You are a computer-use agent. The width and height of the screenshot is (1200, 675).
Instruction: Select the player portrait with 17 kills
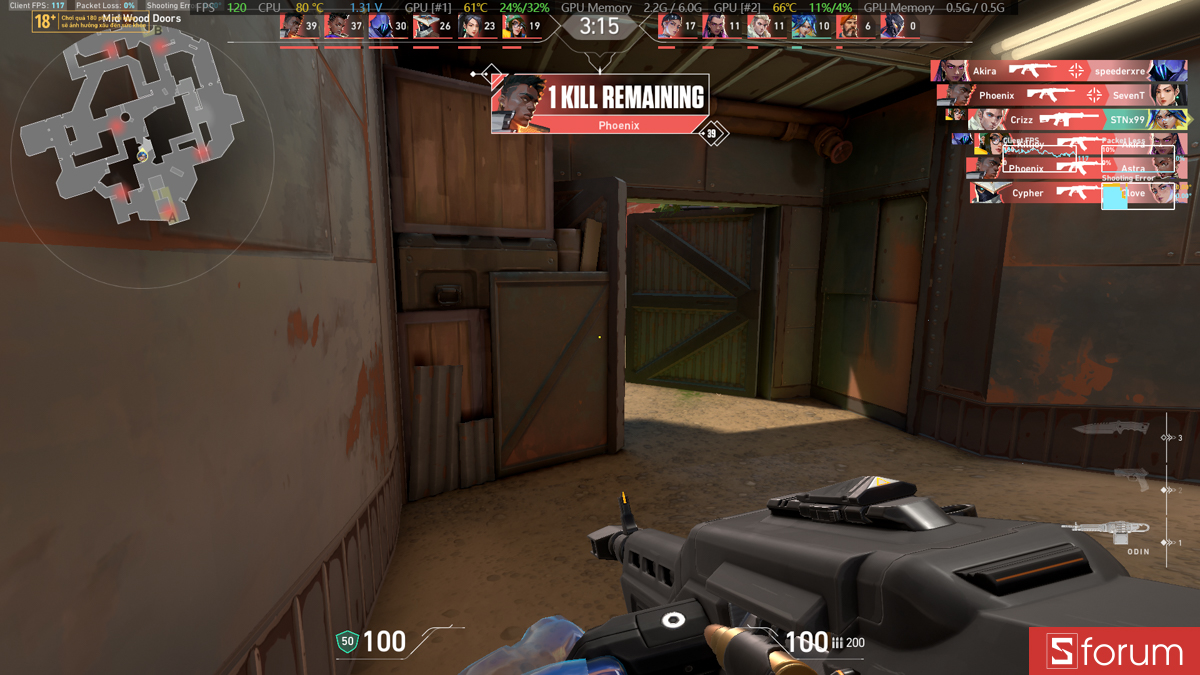tap(670, 26)
